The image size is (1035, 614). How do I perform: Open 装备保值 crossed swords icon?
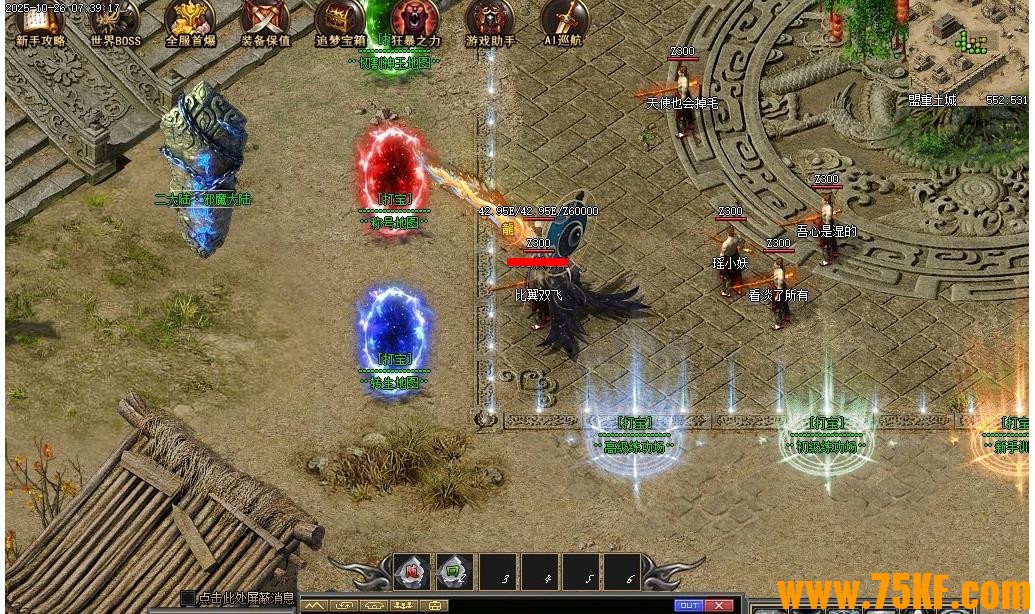click(x=265, y=20)
